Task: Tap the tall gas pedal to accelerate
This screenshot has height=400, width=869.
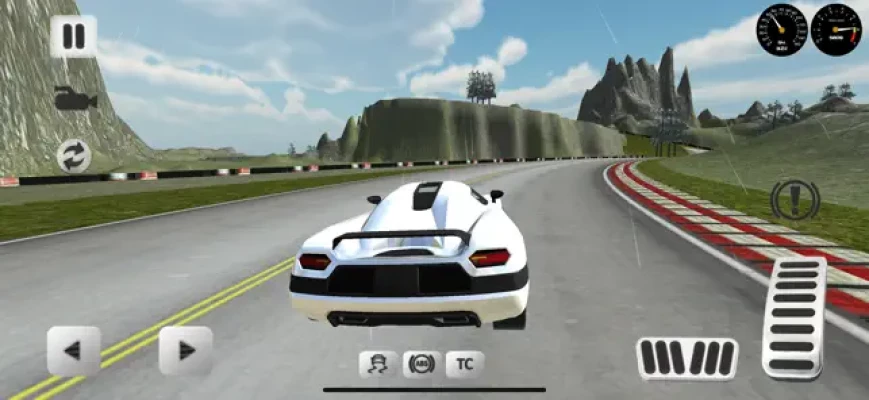Action: (x=794, y=318)
